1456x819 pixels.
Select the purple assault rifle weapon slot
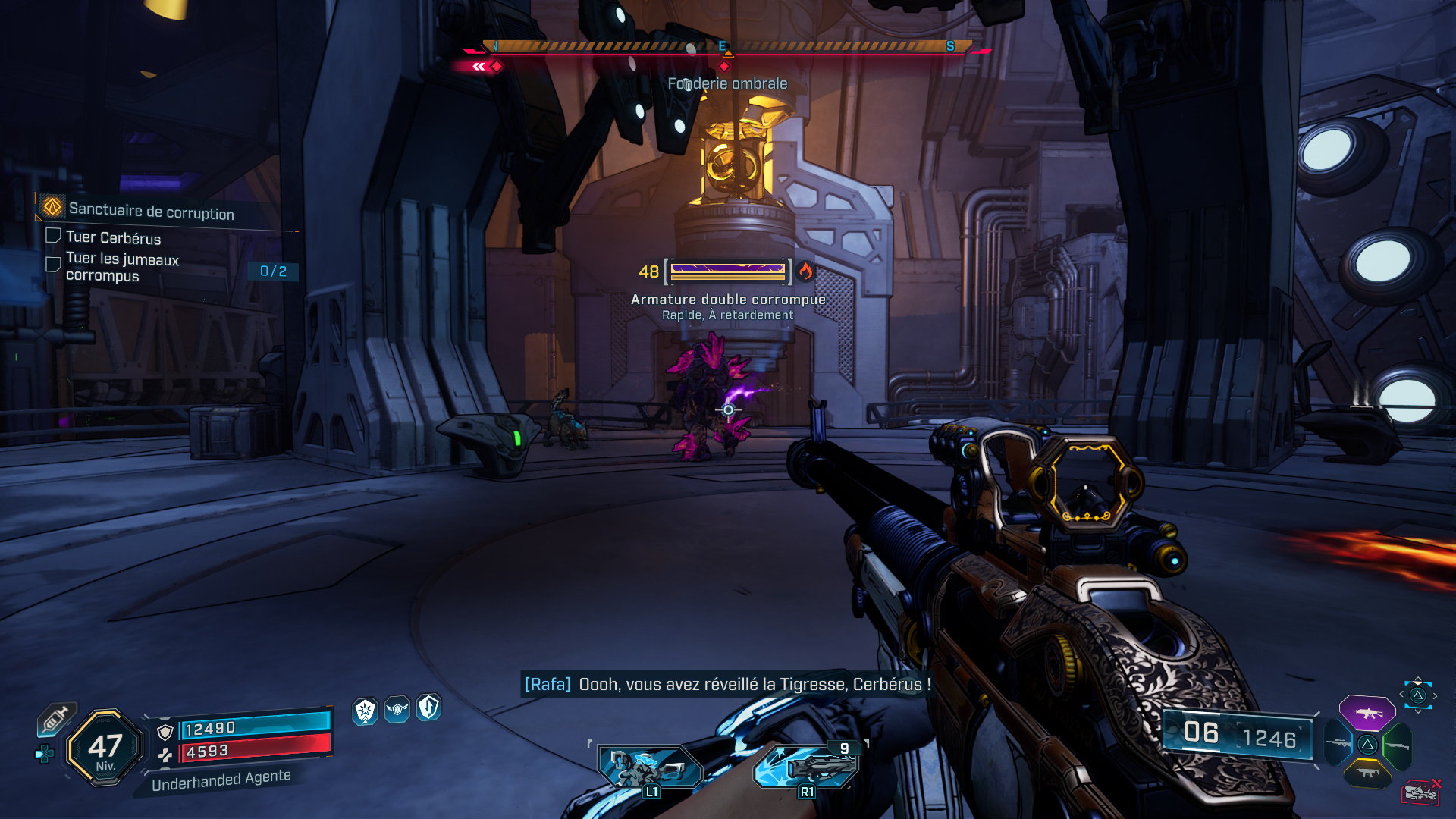coord(1367,713)
